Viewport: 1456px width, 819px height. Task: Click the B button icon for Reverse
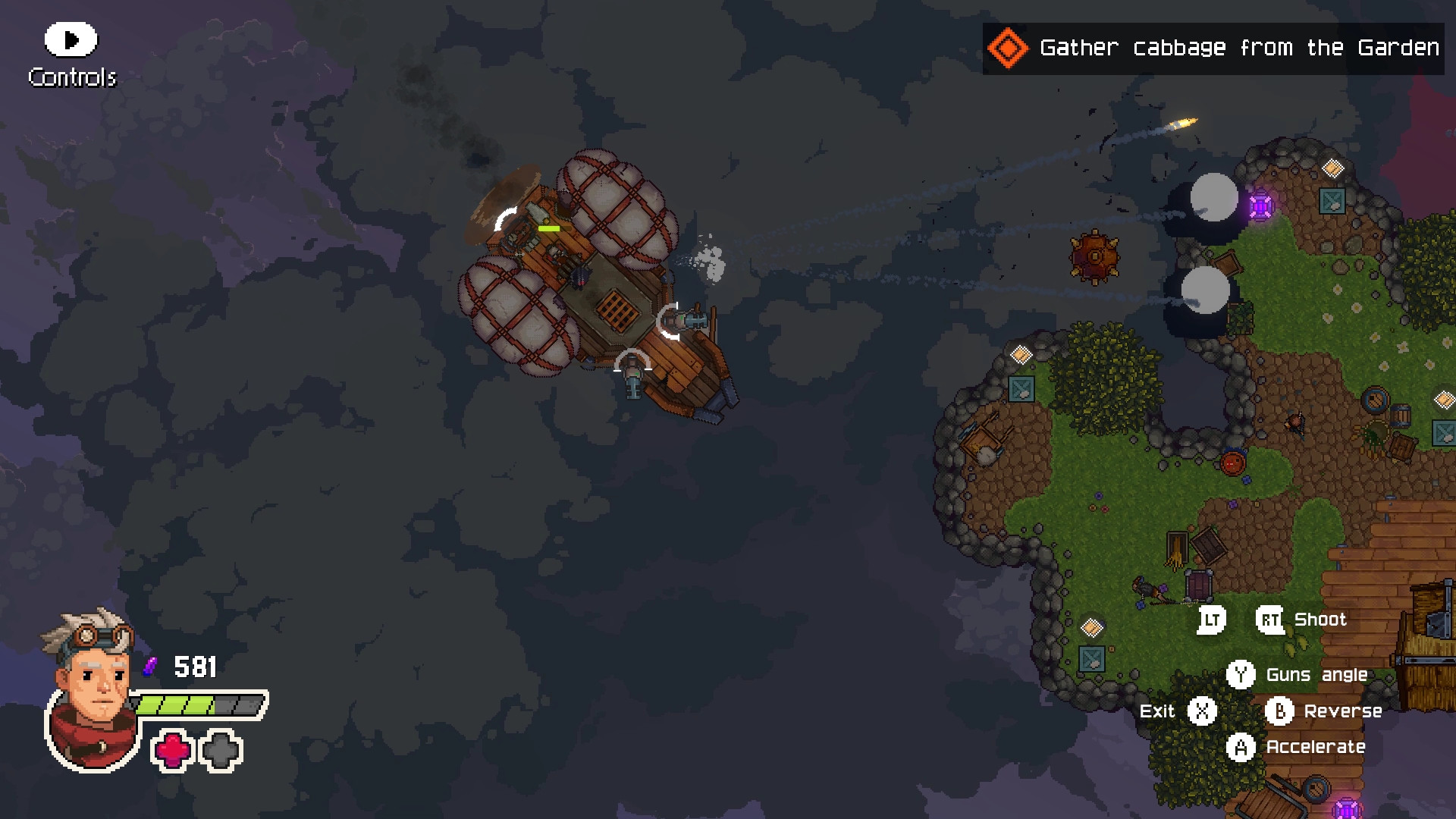pyautogui.click(x=1279, y=711)
